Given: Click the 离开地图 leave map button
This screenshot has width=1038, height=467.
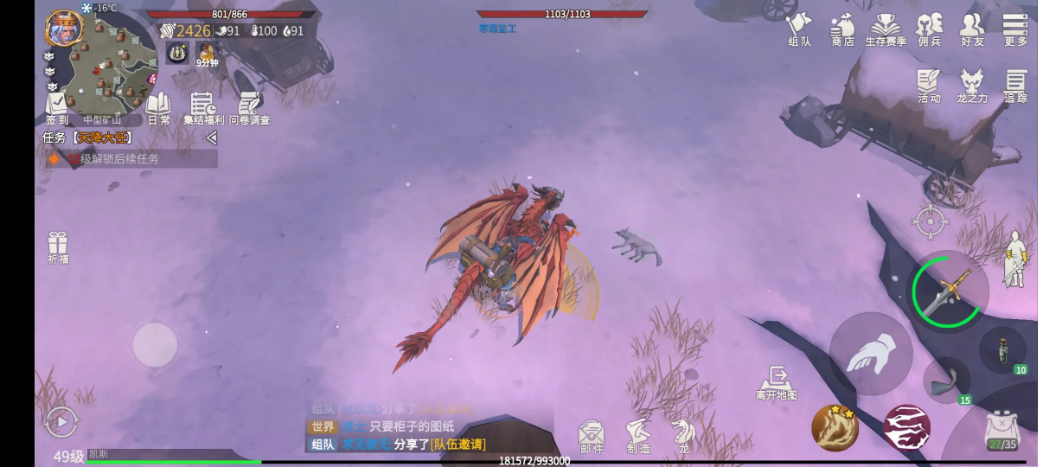Looking at the screenshot, I should click(776, 382).
